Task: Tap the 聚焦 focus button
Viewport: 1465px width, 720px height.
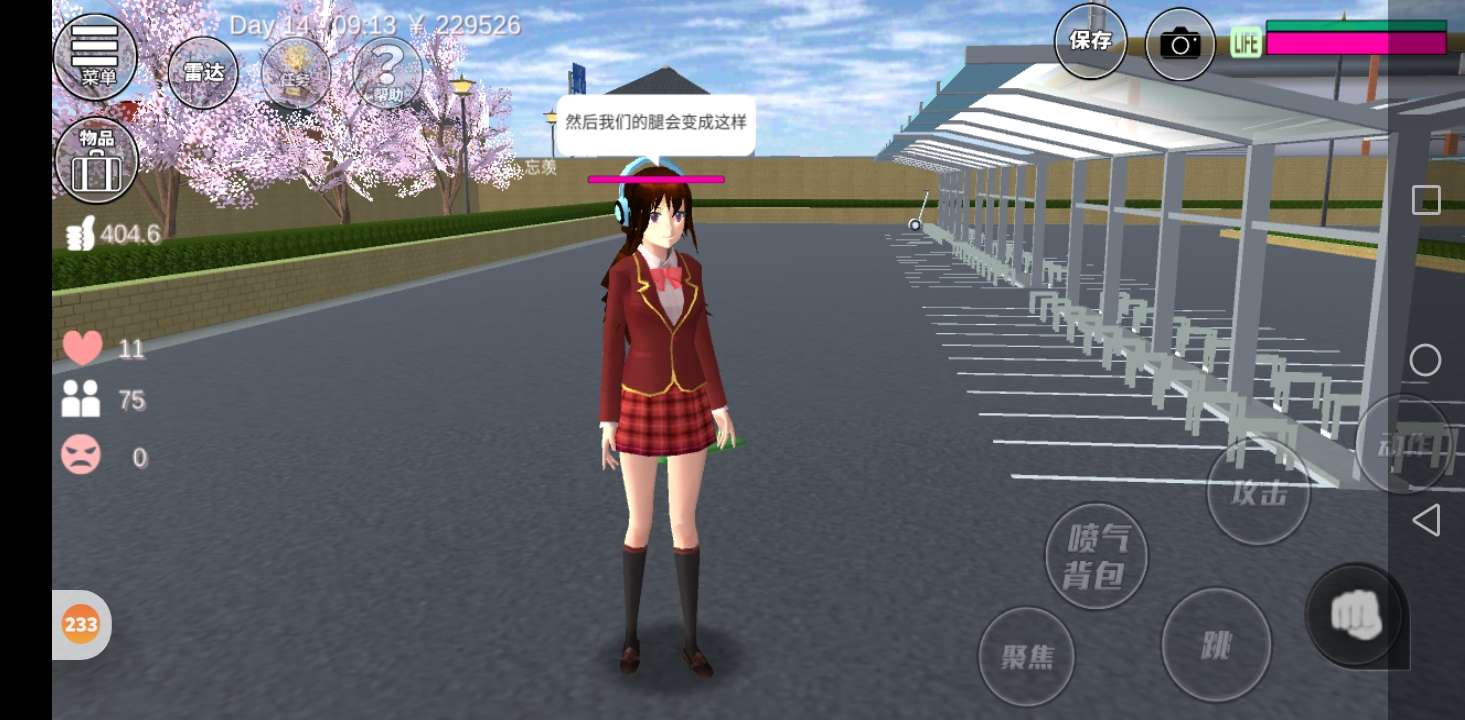Action: point(1026,656)
